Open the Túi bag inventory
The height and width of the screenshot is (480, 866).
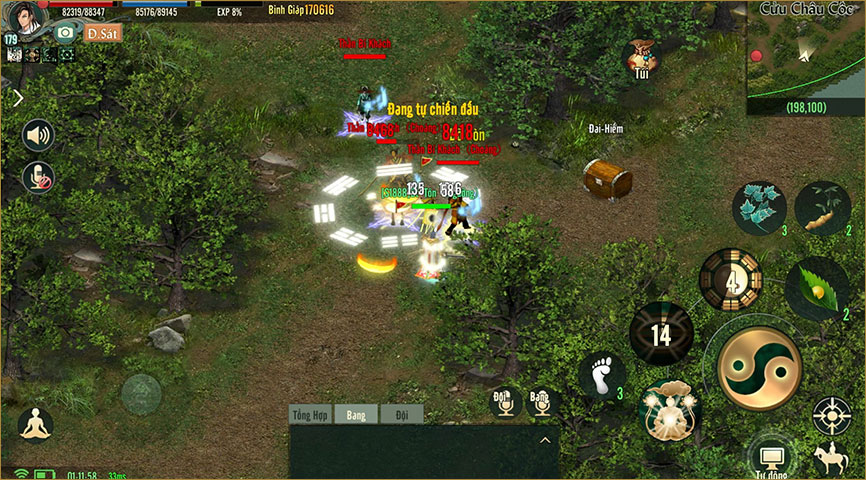[x=641, y=56]
